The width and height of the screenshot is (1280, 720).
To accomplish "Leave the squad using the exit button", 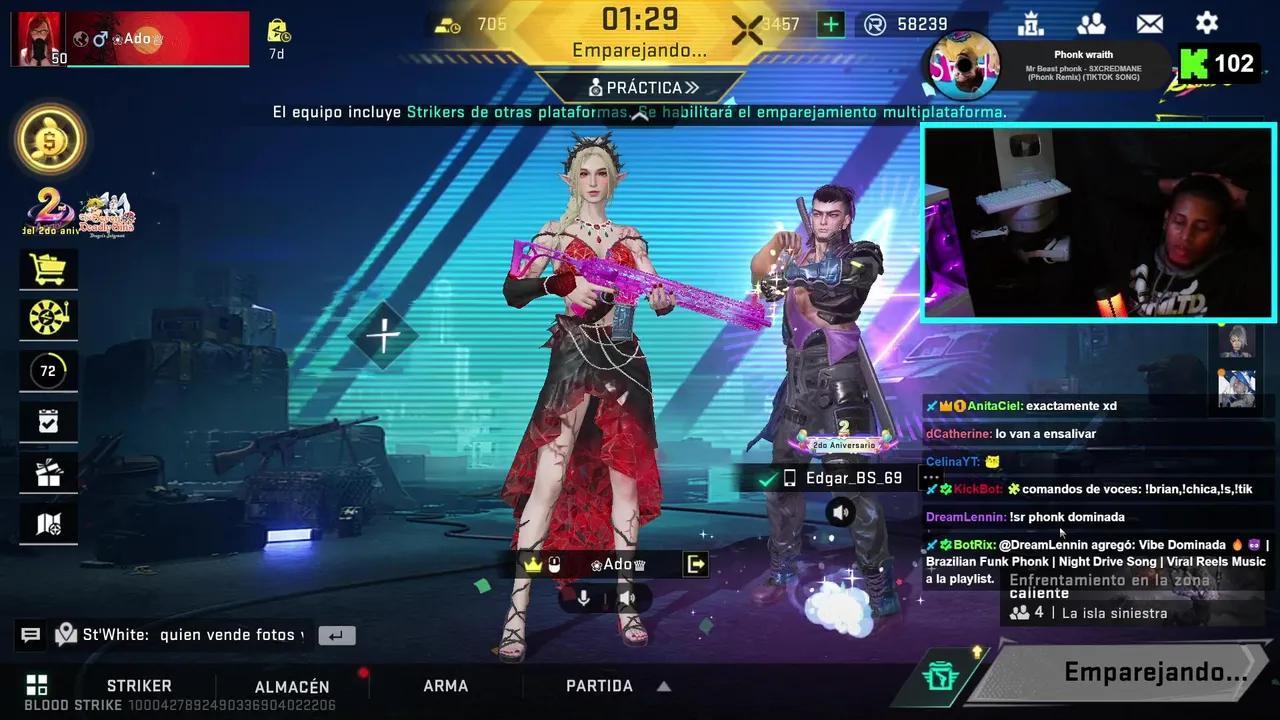I will [696, 564].
